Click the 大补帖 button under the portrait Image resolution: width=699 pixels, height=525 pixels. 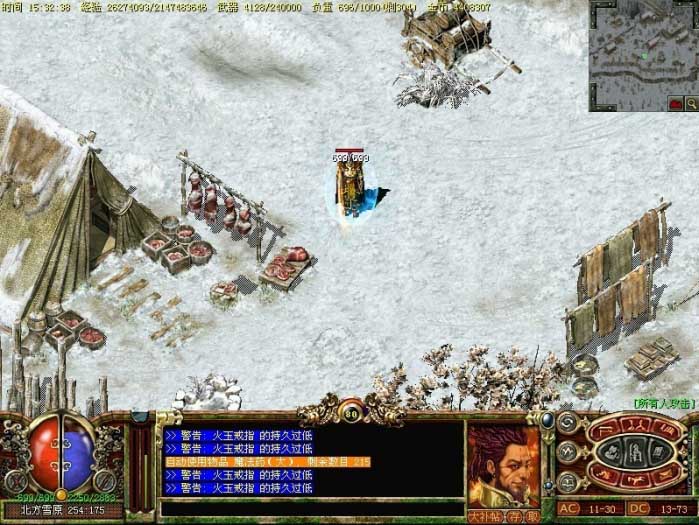[x=484, y=516]
